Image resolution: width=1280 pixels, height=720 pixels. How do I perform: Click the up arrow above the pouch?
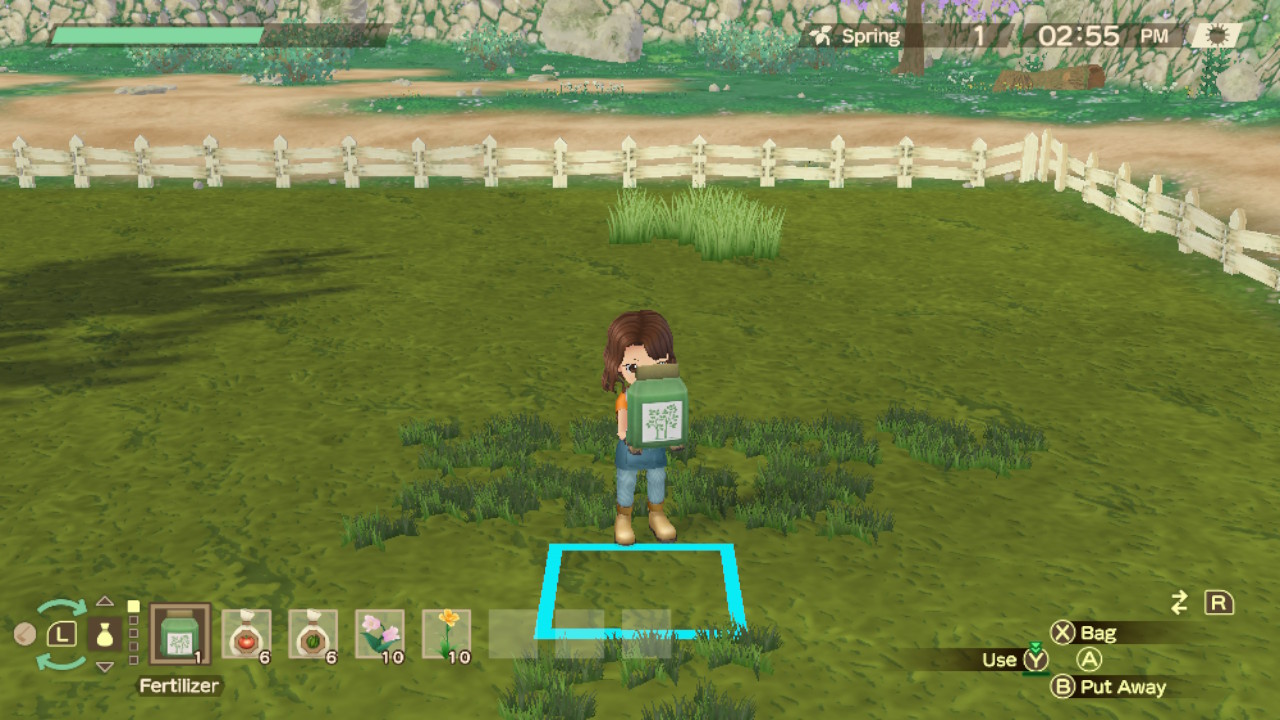104,601
